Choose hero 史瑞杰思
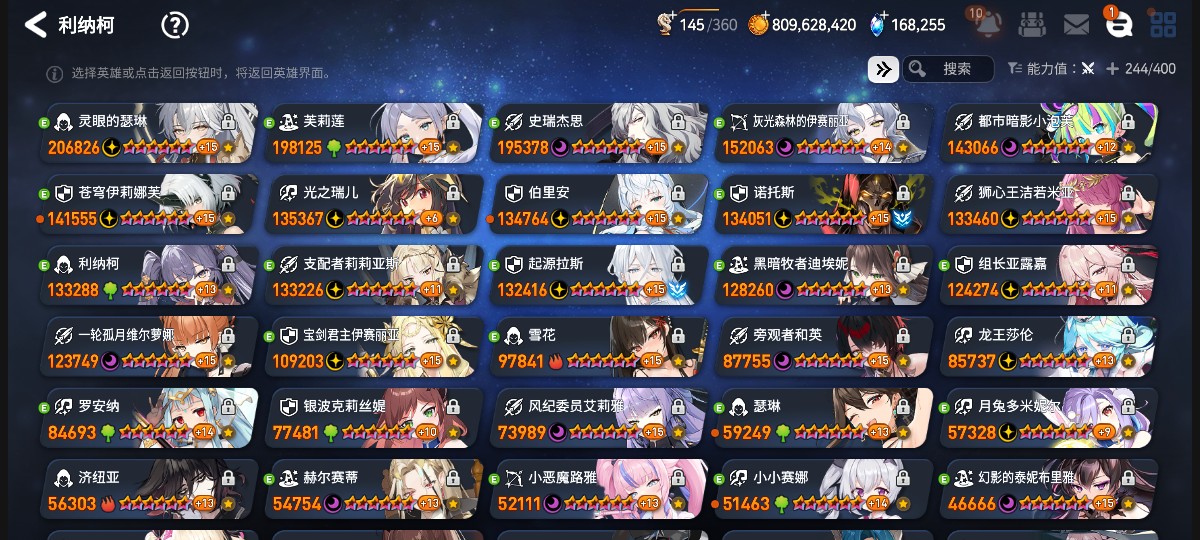This screenshot has width=1200, height=540. [x=598, y=133]
